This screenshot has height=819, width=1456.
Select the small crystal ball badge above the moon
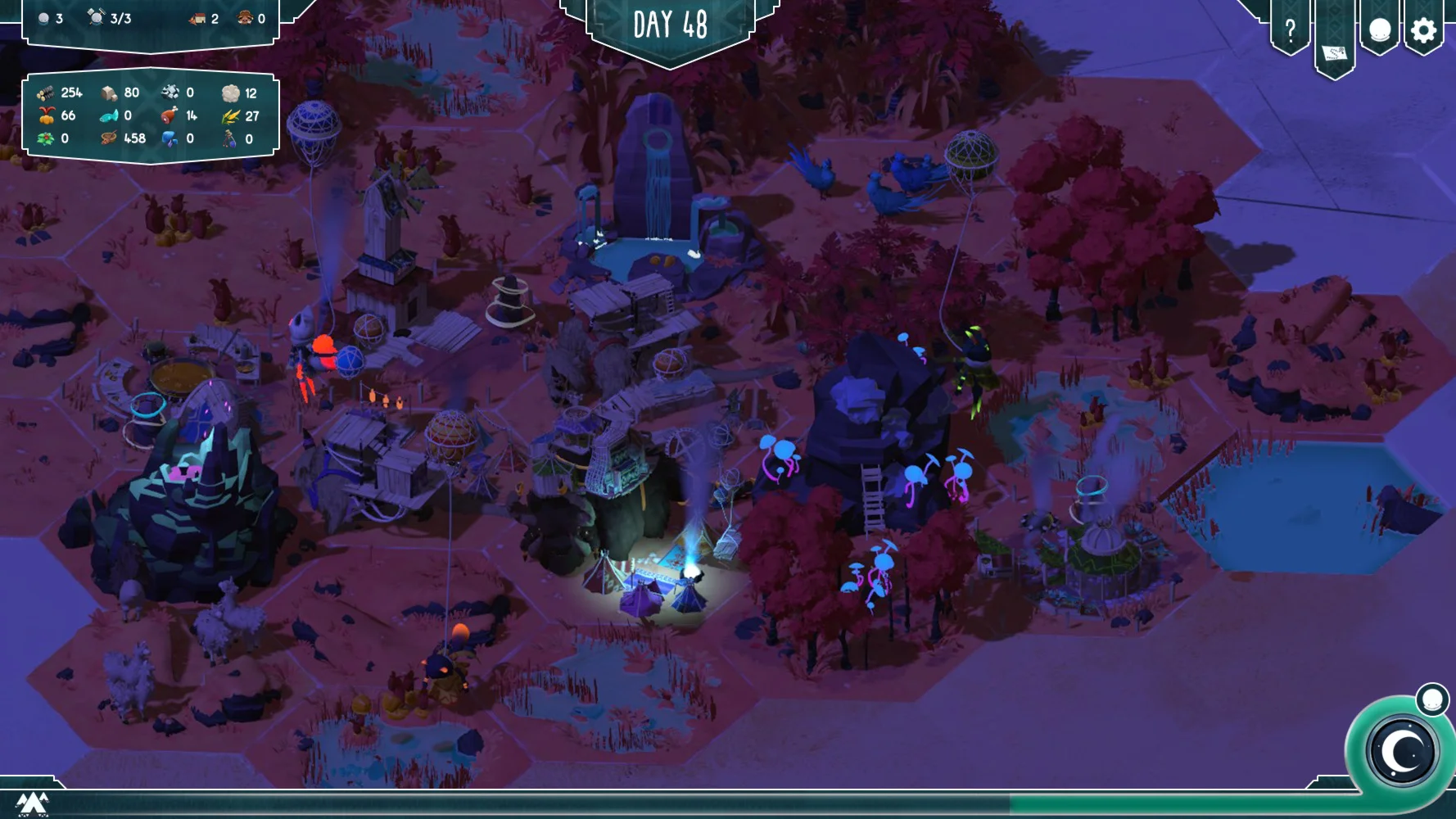point(1432,699)
